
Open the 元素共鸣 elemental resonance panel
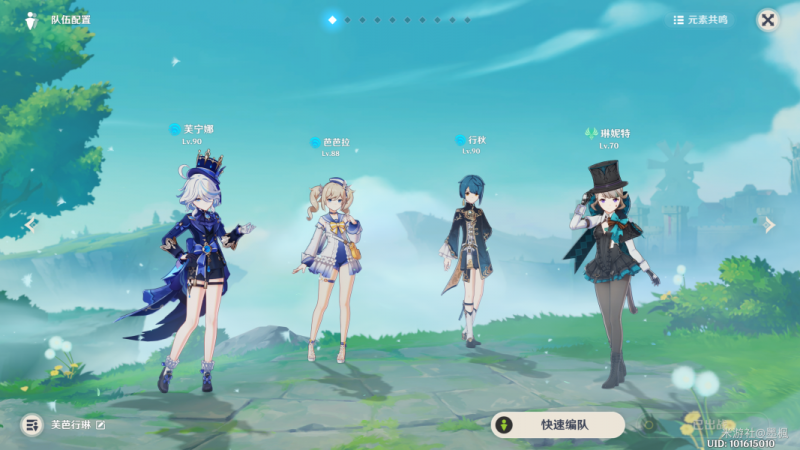(x=702, y=19)
